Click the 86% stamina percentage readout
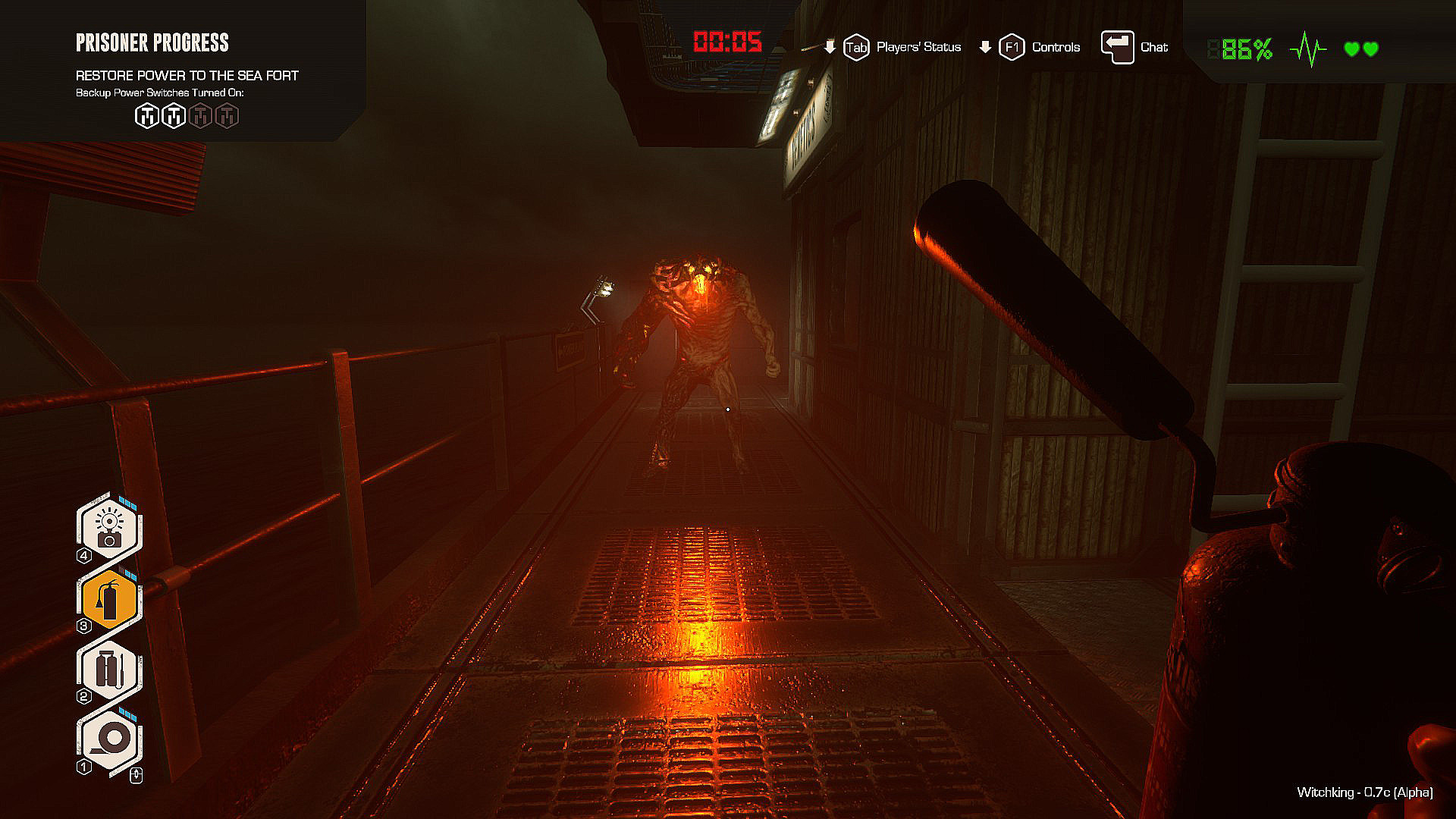Image resolution: width=1456 pixels, height=819 pixels. tap(1240, 48)
